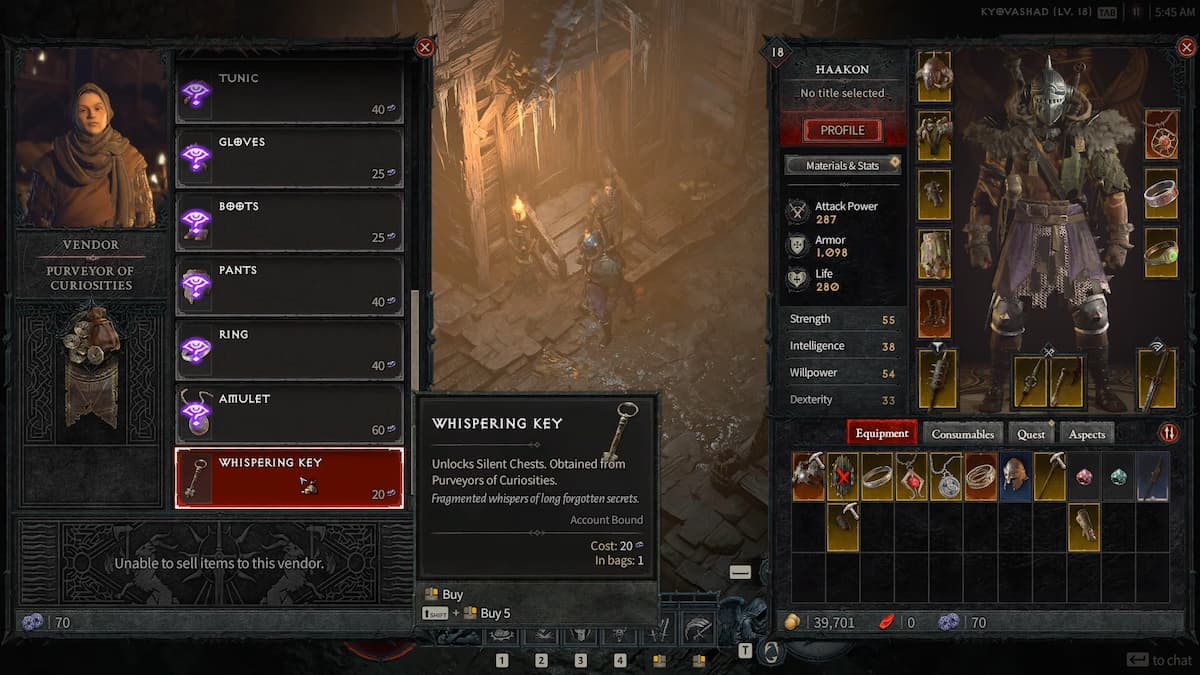Screen dimensions: 1200x675
Task: Buy the Whispering Key from vendor
Action: click(x=289, y=478)
